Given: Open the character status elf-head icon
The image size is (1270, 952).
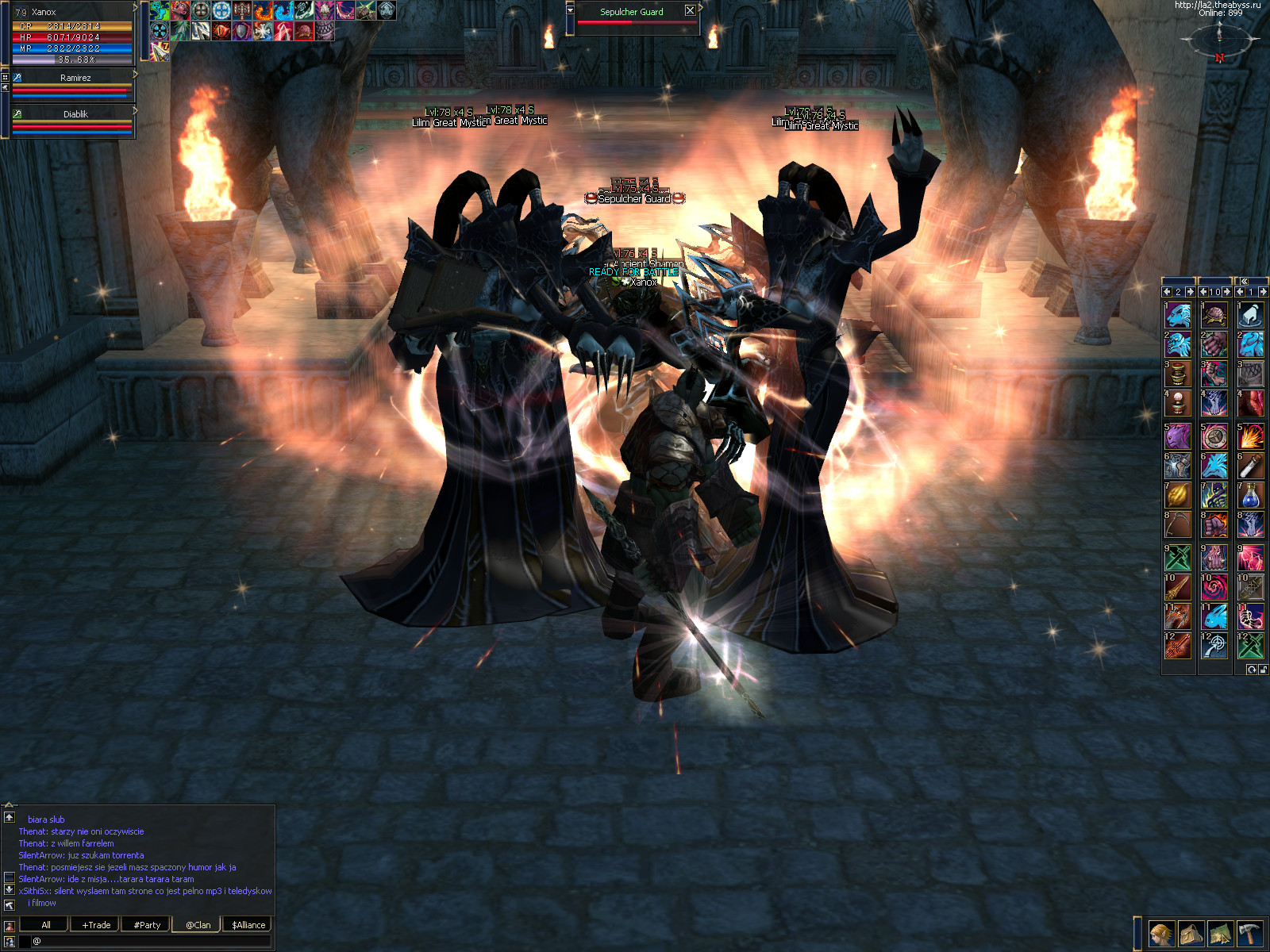Looking at the screenshot, I should [x=1161, y=934].
